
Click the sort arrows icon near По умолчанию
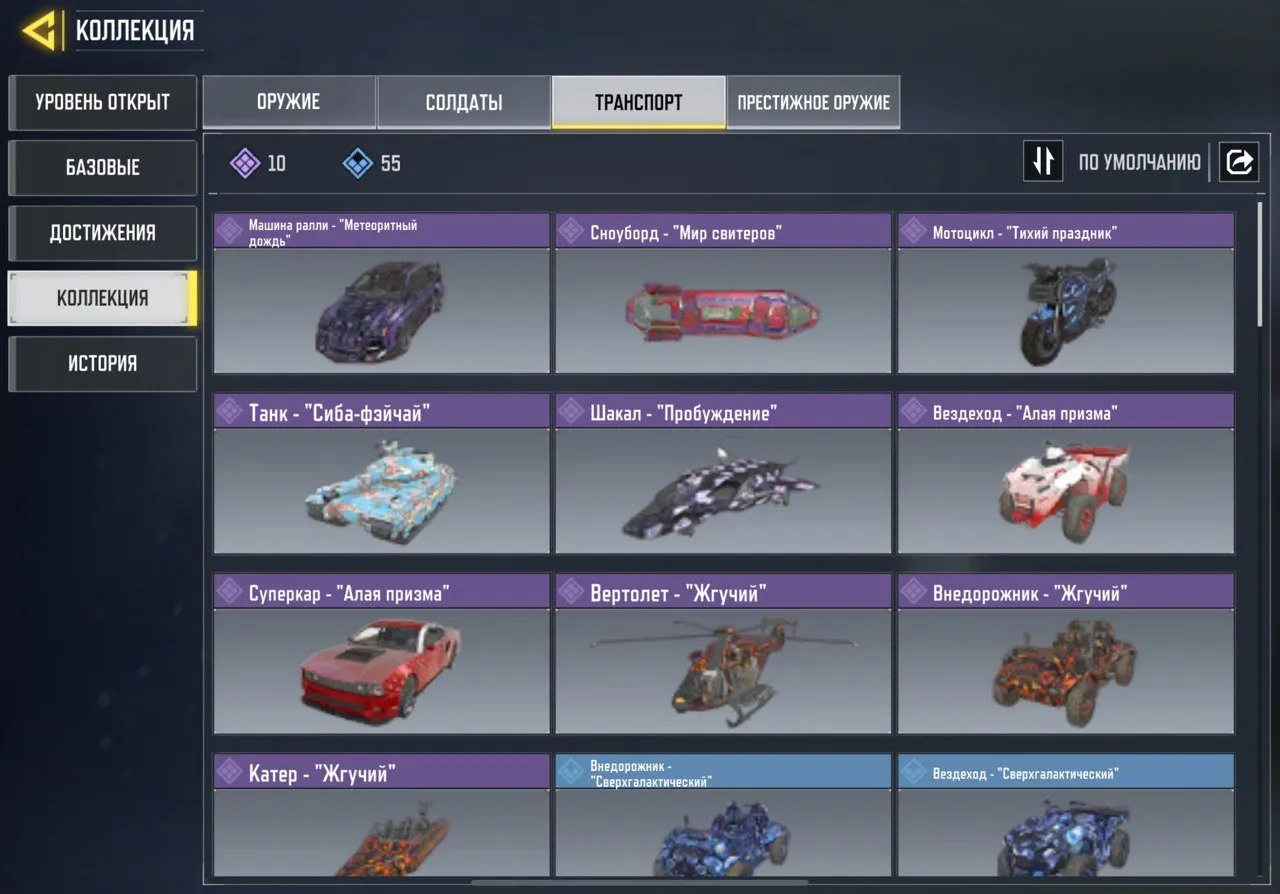tap(1043, 161)
